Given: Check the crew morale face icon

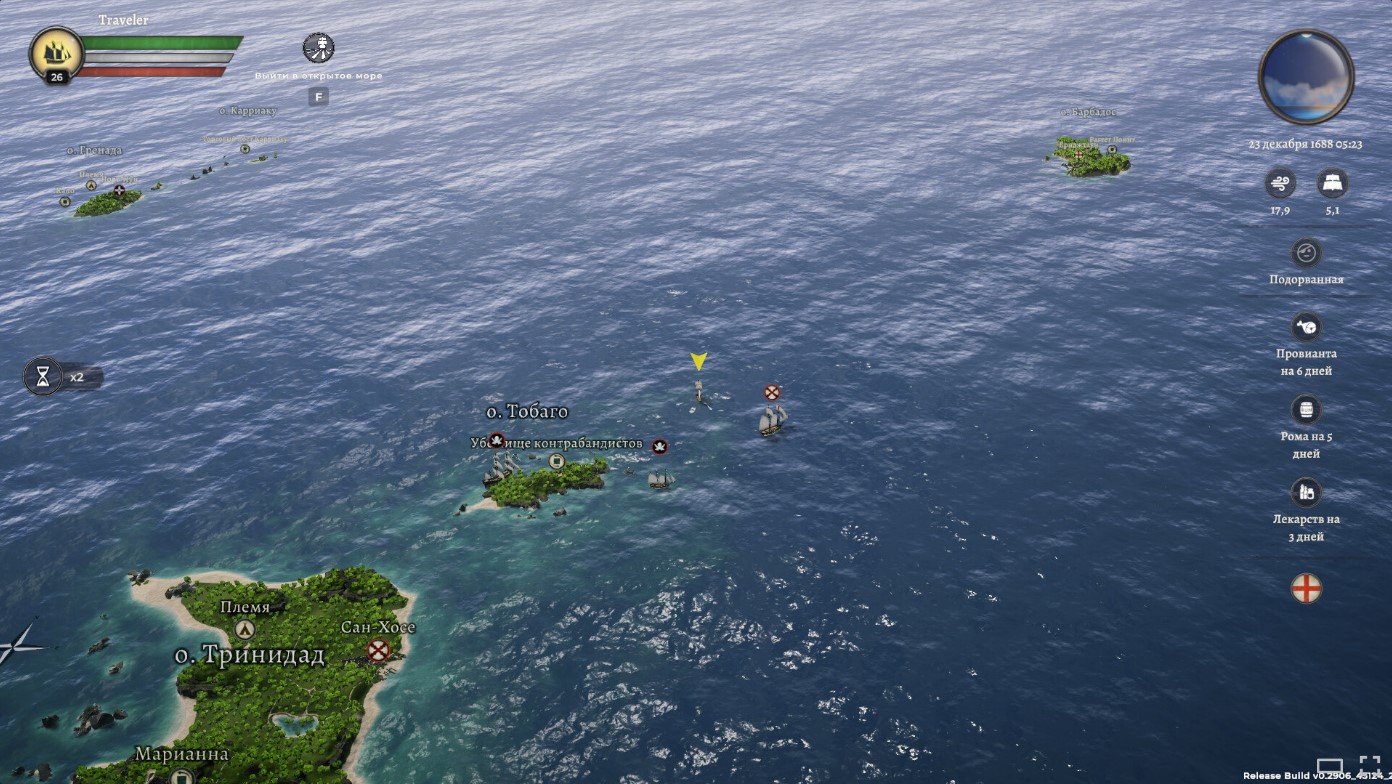Looking at the screenshot, I should pyautogui.click(x=1305, y=253).
